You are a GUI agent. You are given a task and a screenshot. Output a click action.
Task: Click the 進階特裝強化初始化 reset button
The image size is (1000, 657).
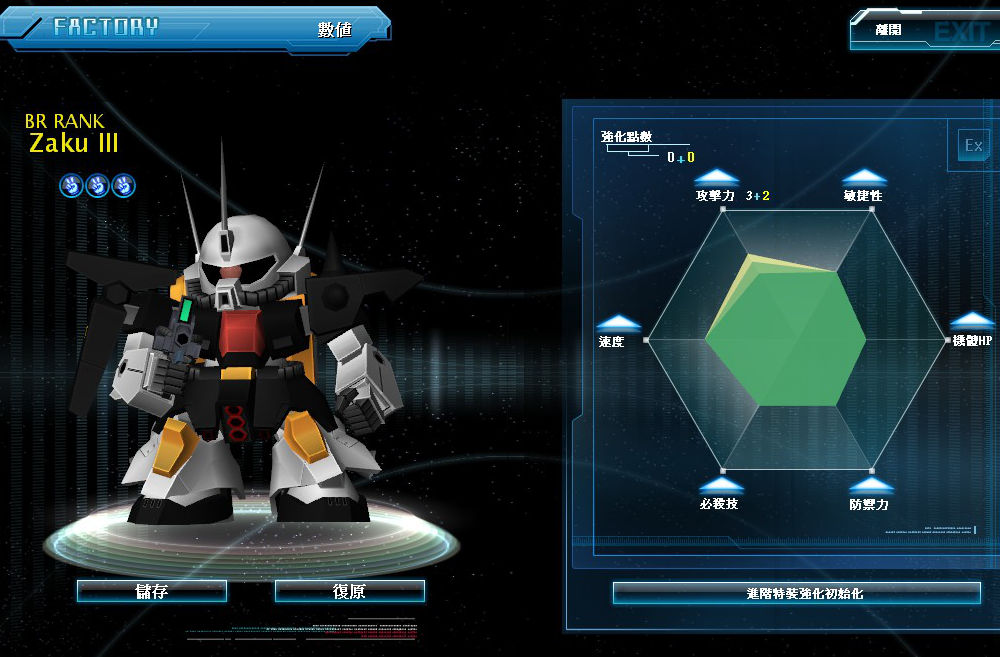tap(796, 593)
